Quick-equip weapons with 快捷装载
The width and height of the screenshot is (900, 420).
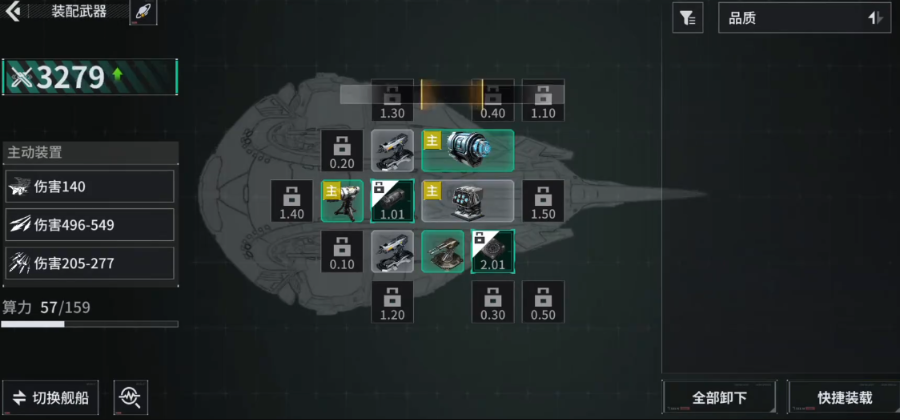(x=844, y=397)
